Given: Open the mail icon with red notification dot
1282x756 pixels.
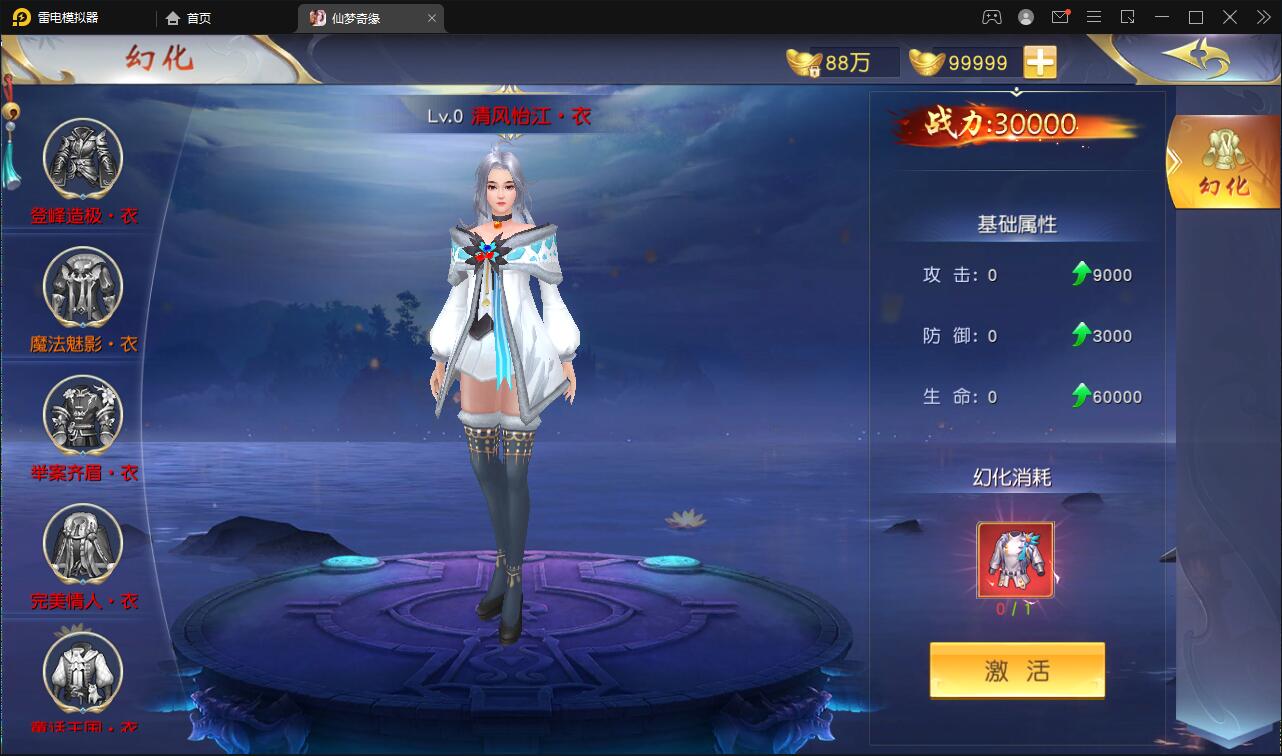Looking at the screenshot, I should tap(1060, 17).
